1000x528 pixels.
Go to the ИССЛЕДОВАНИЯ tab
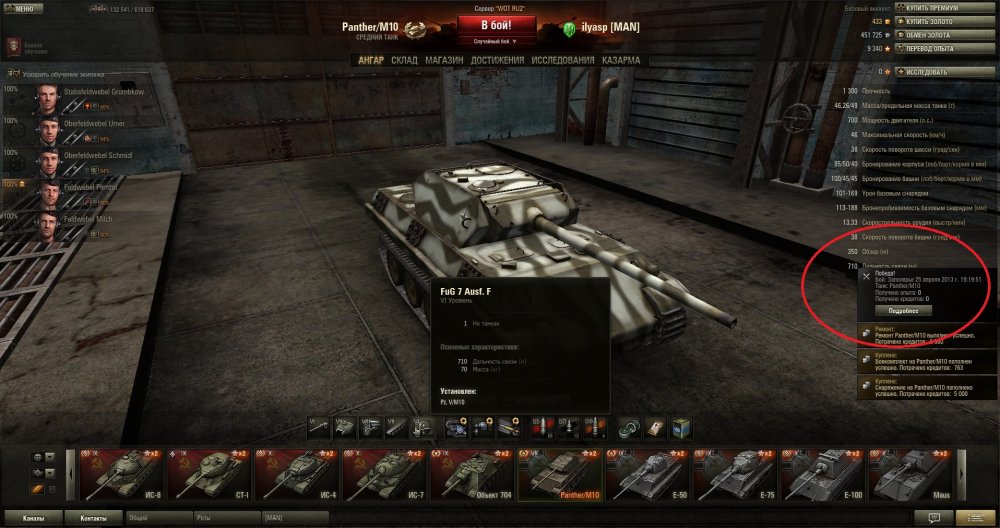point(562,60)
